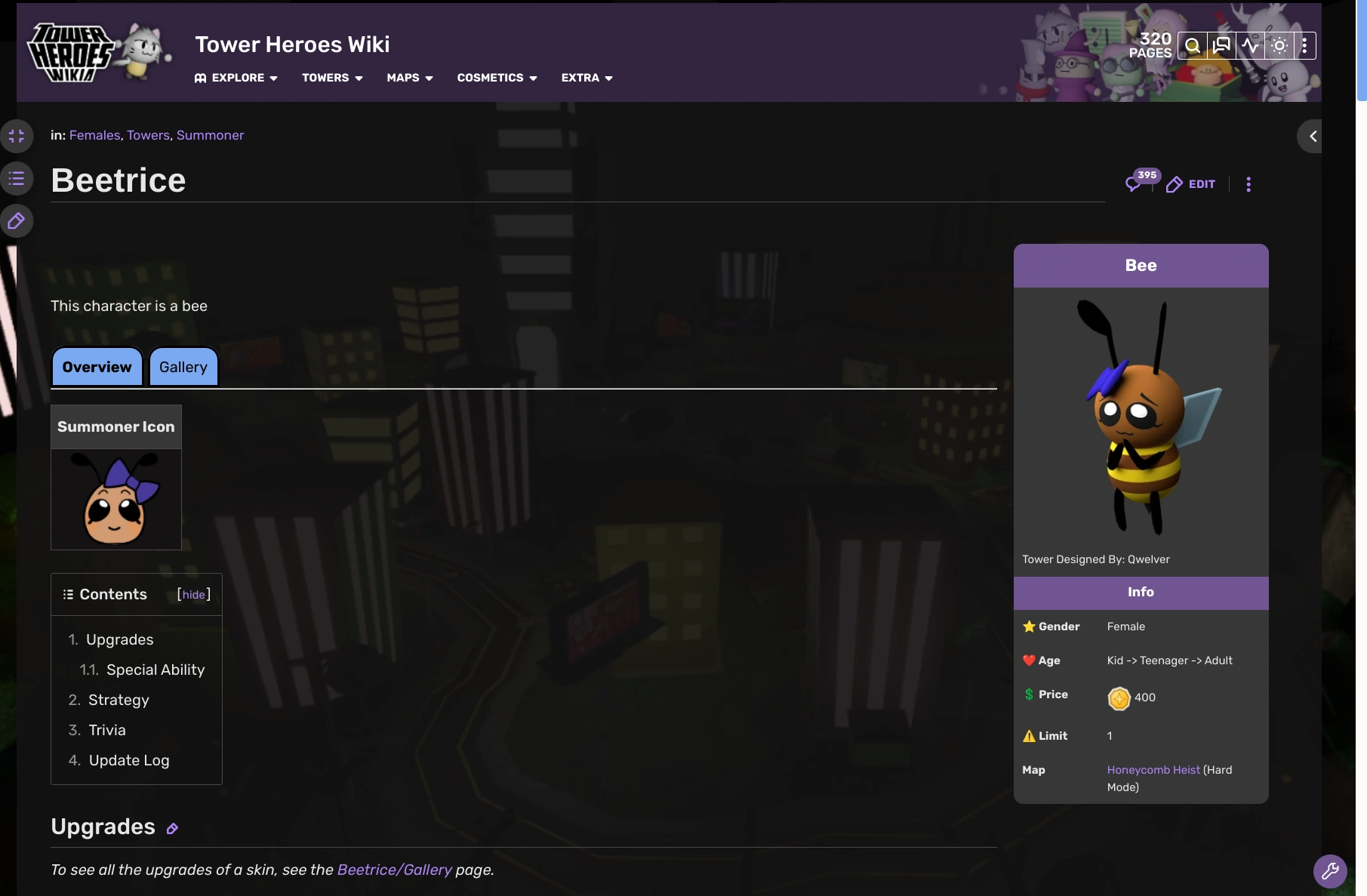
Task: Expand the TOWERS navigation dropdown
Action: [x=331, y=78]
